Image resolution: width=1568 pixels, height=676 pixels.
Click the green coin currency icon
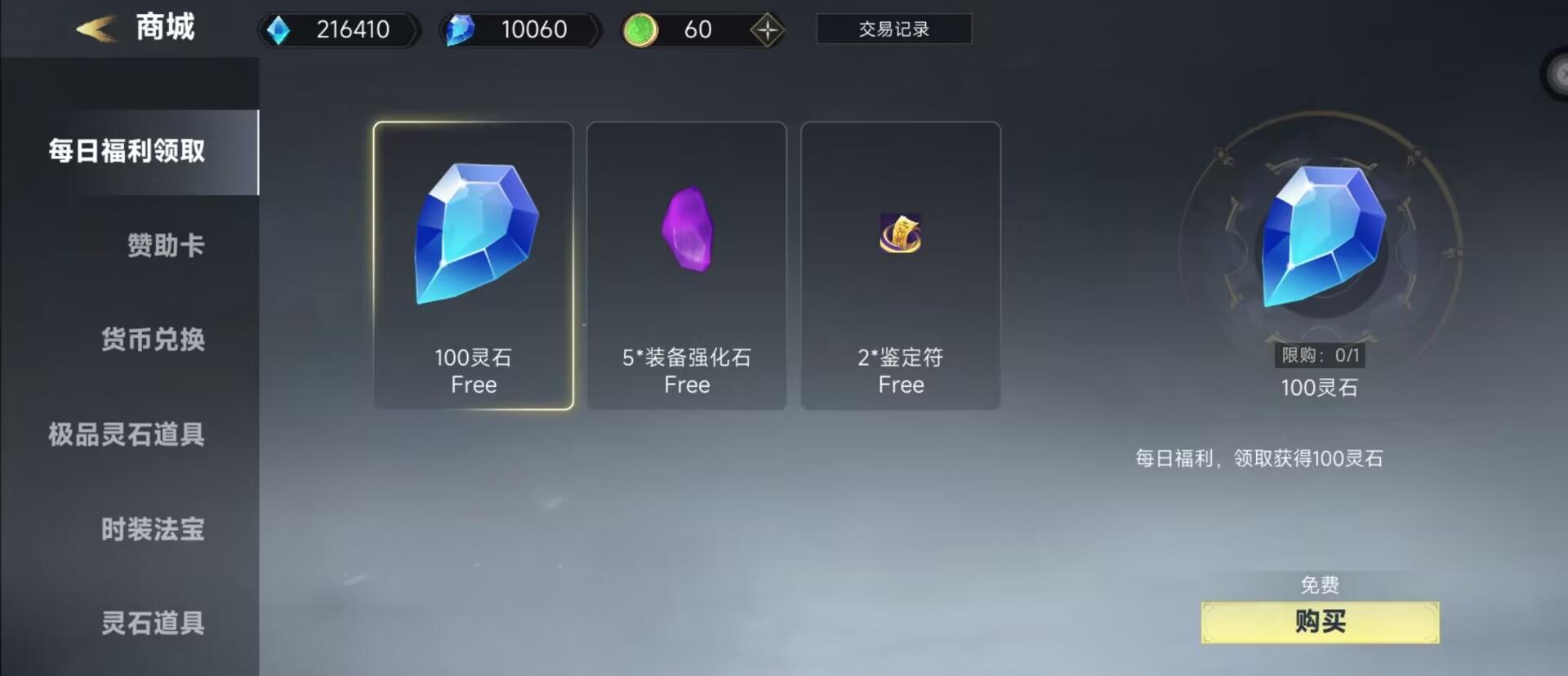[642, 29]
